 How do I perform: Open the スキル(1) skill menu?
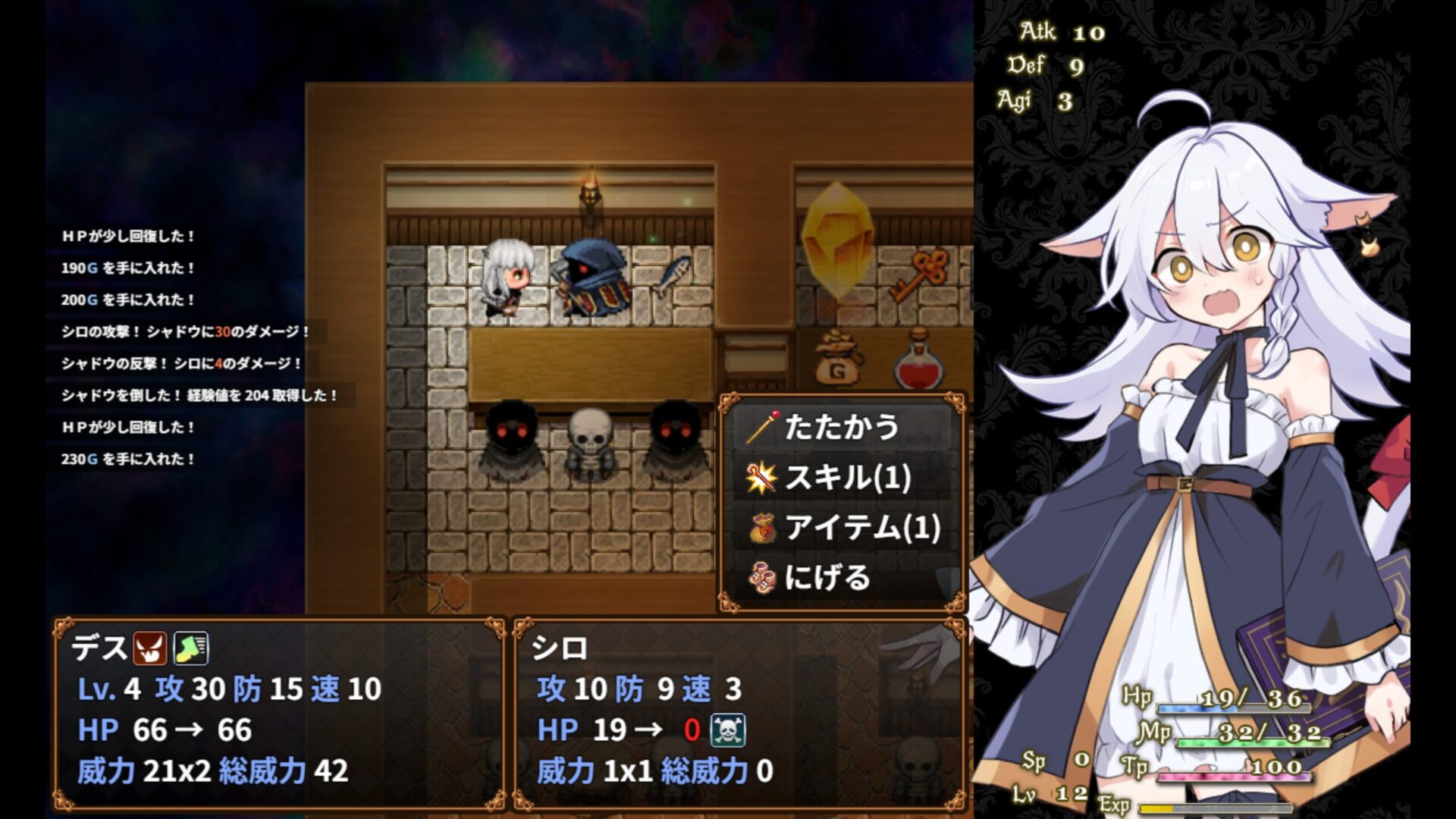pos(840,478)
